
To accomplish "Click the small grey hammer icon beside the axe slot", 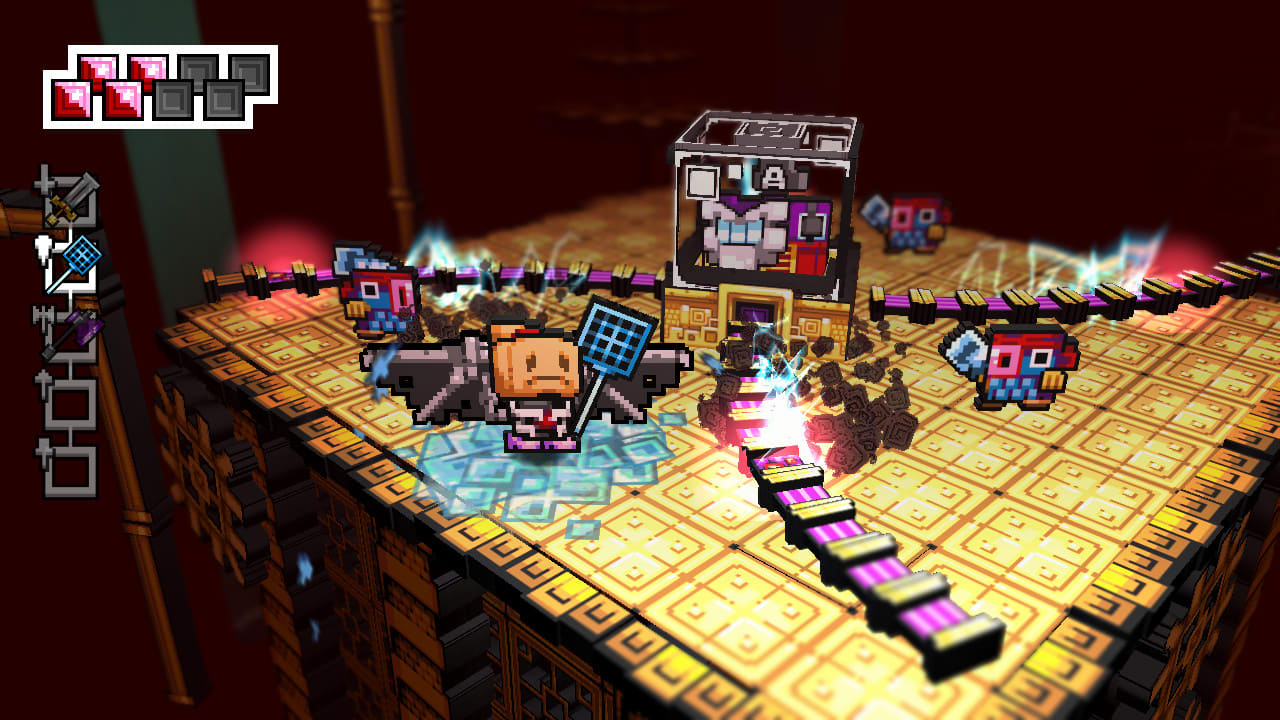I will tap(42, 314).
